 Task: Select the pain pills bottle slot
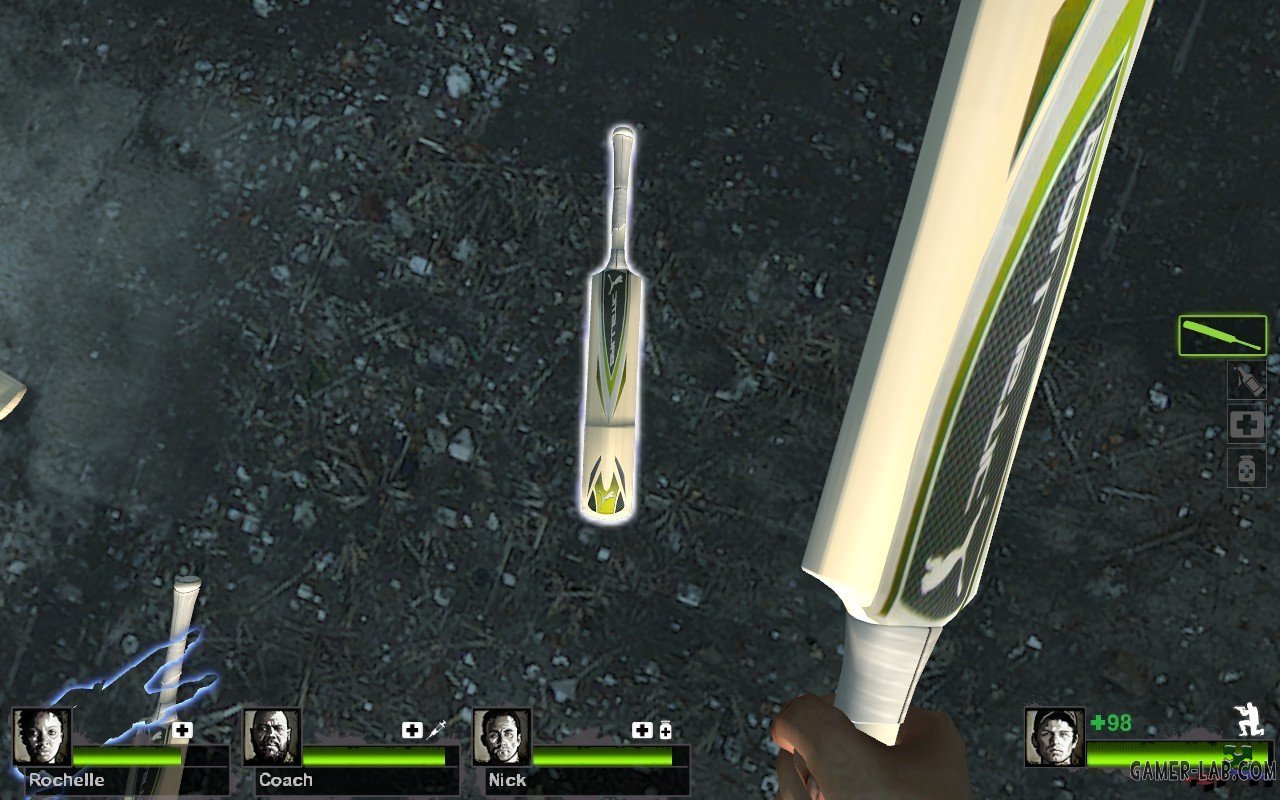pyautogui.click(x=1247, y=468)
